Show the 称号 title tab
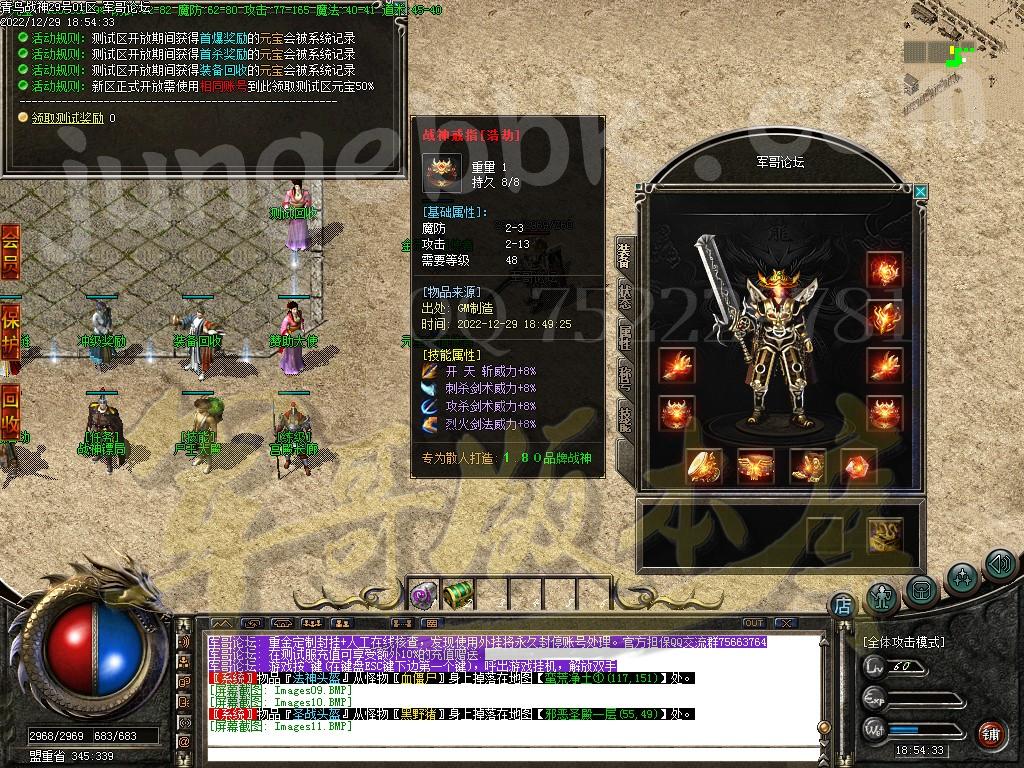 pos(624,378)
